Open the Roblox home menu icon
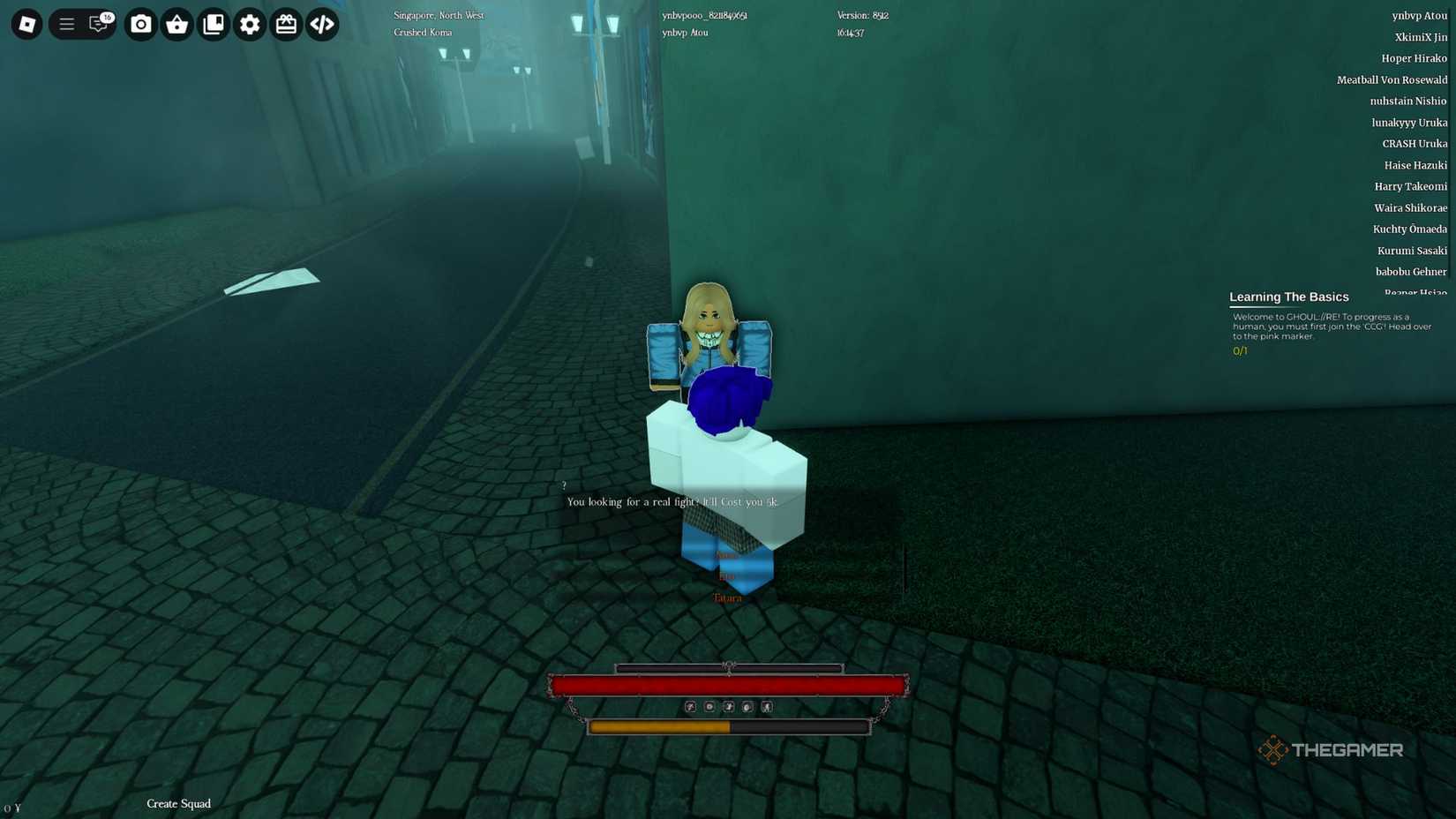Viewport: 1456px width, 819px height. tap(26, 24)
